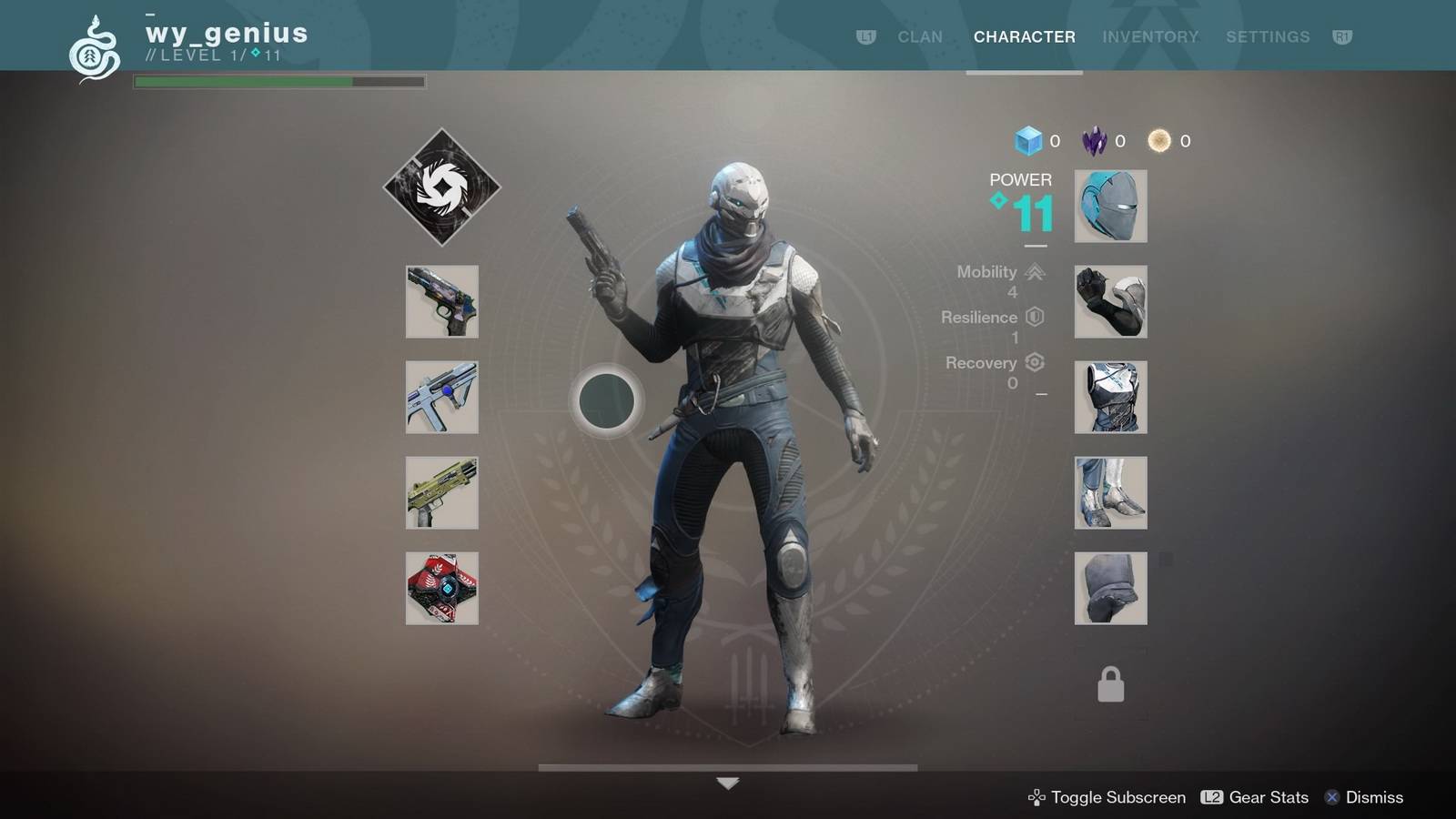1456x819 pixels.
Task: Select the red Ghost shell slot
Action: [x=441, y=589]
